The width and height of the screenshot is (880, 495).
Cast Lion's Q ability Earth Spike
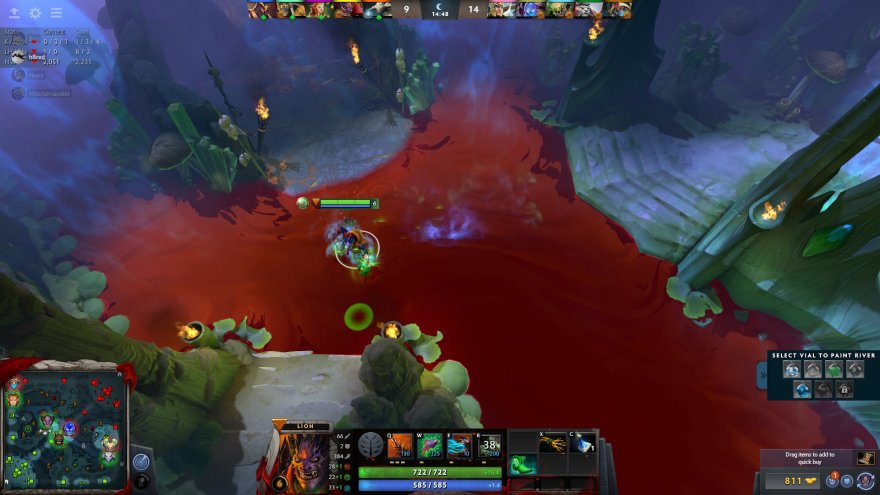point(400,445)
